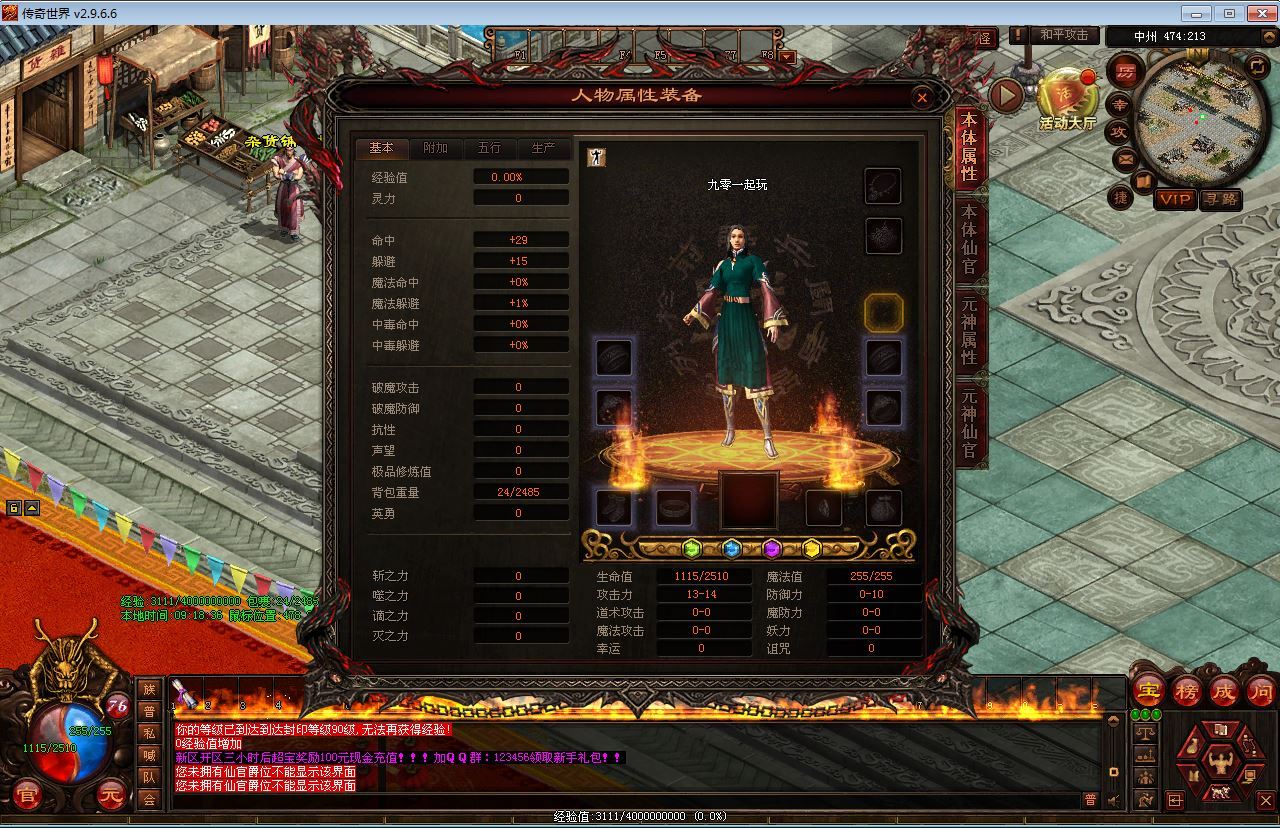Collapse the 中州 location bar with its arrow
The image size is (1280, 828).
1269,36
